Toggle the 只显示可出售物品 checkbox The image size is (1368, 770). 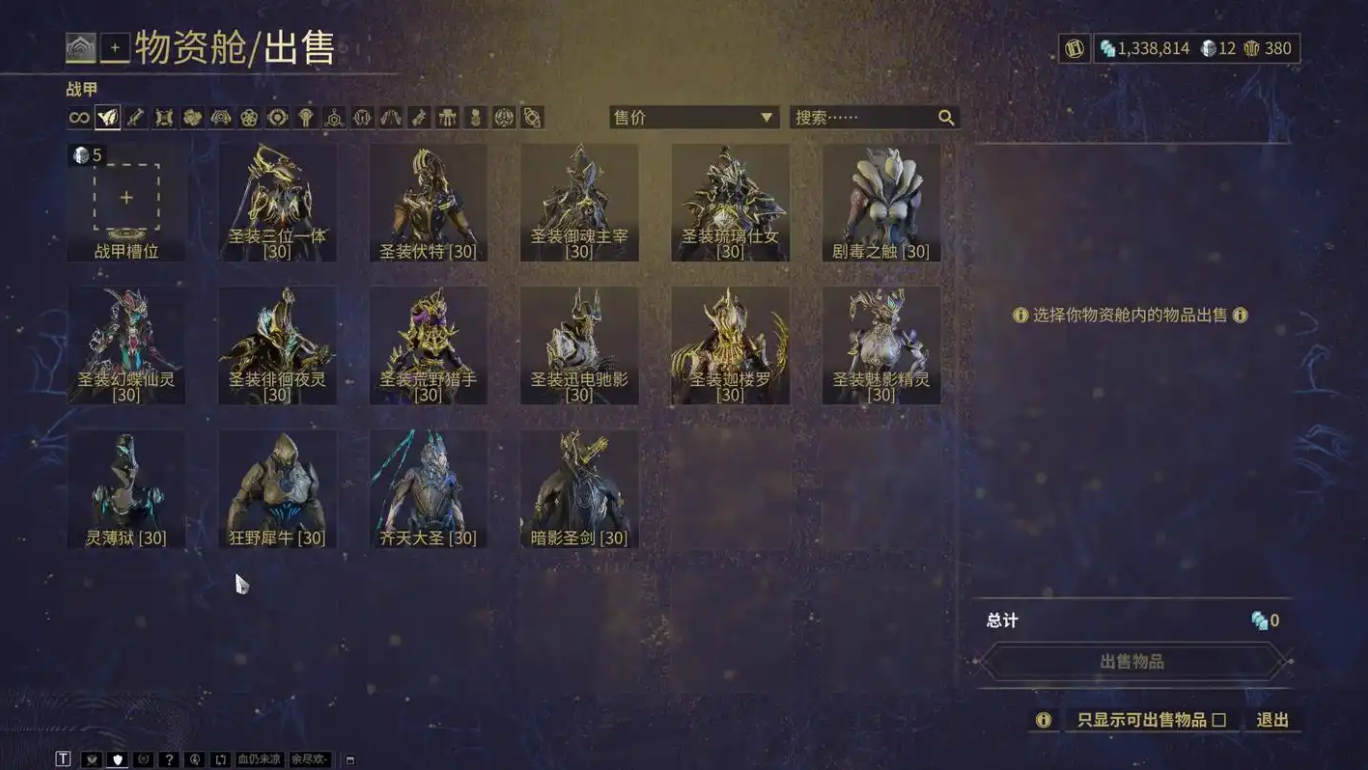click(x=1219, y=720)
